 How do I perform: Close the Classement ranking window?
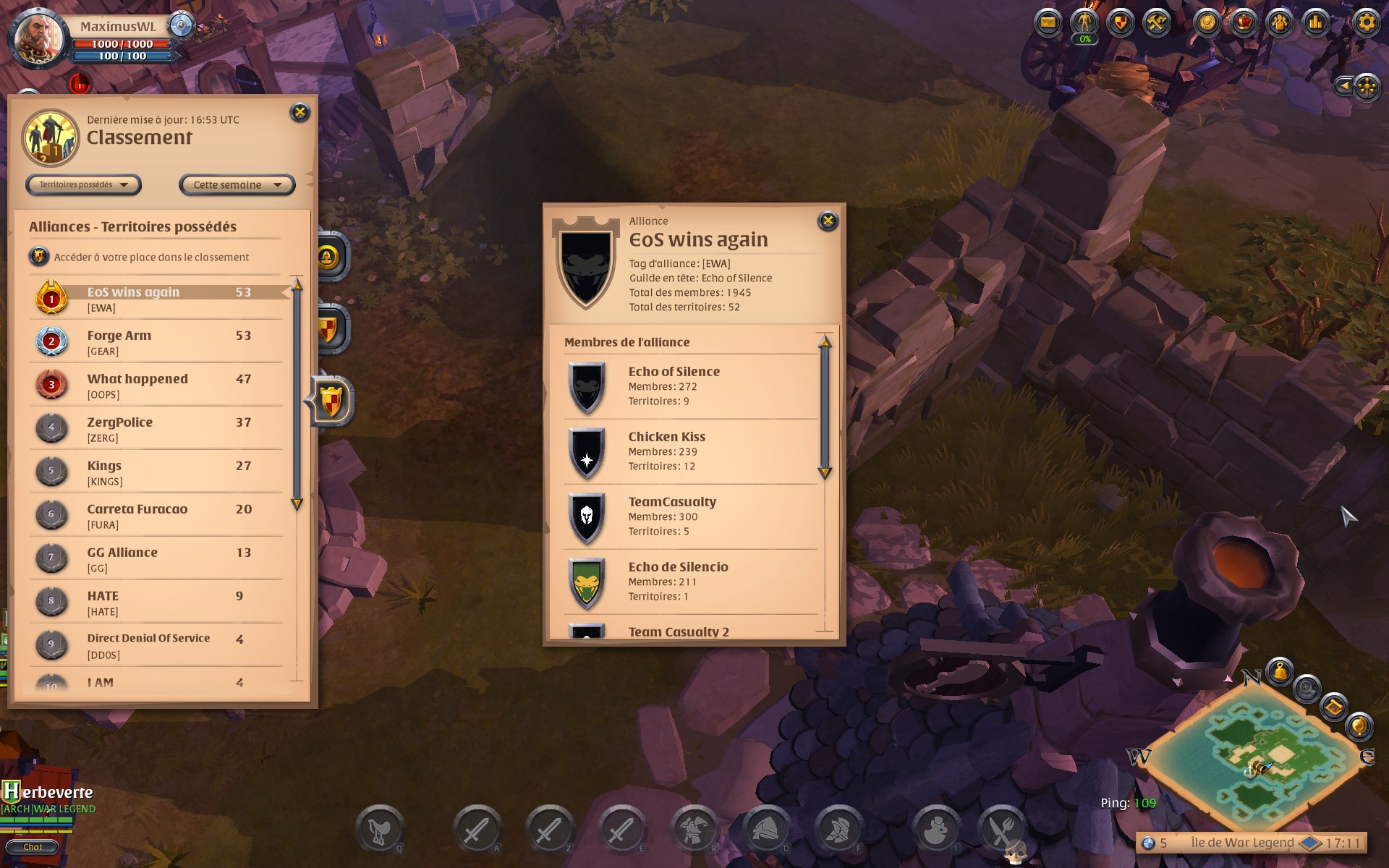pyautogui.click(x=300, y=112)
